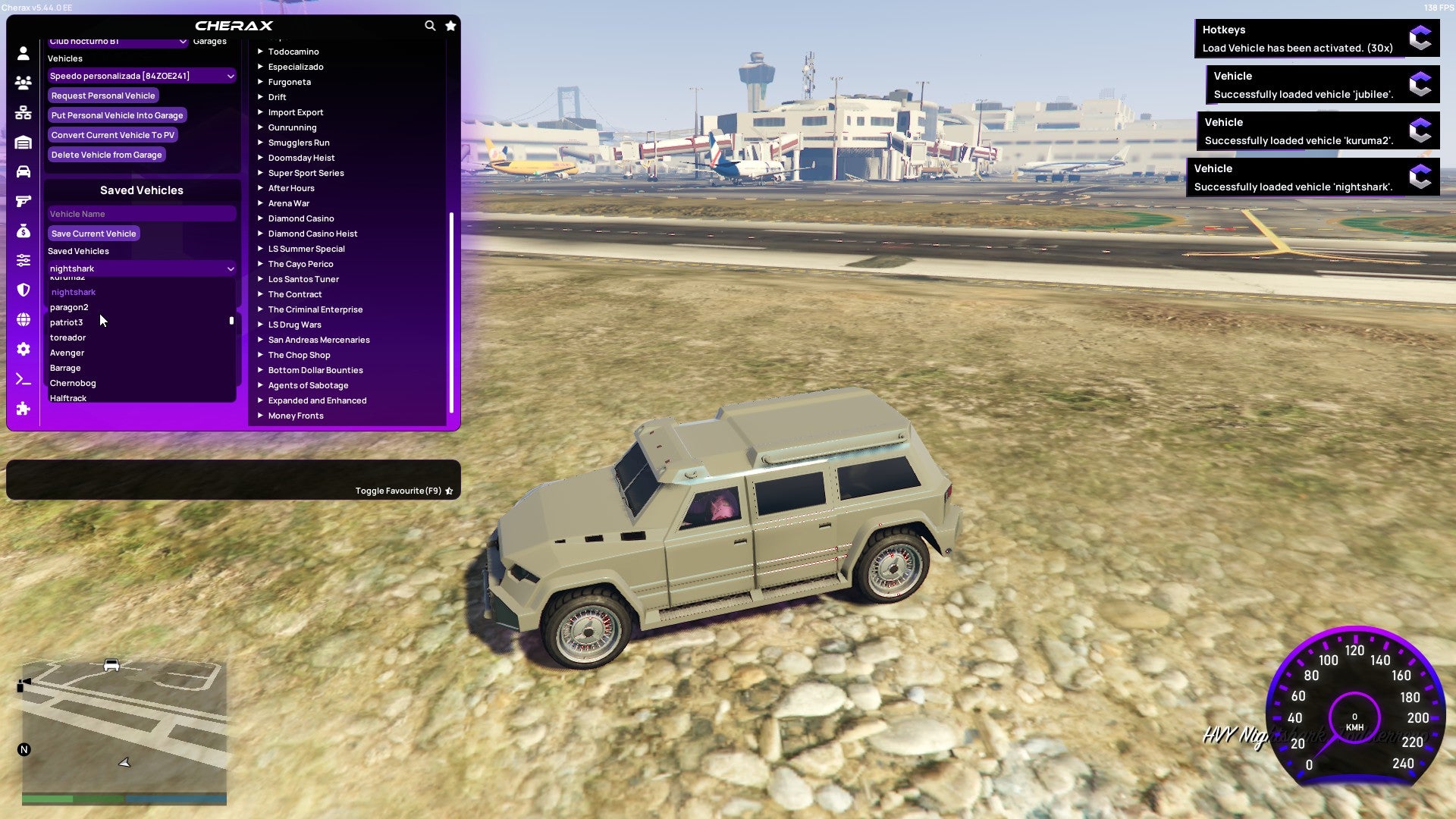Screen dimensions: 1456x819
Task: Select paragon2 from the saved vehicles list
Action: pyautogui.click(x=69, y=307)
